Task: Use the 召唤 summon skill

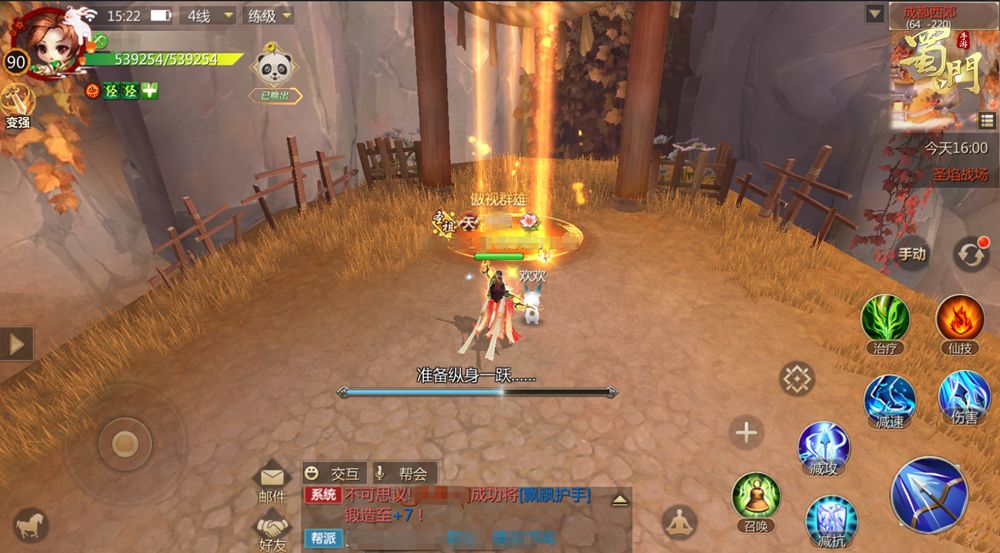Action: 756,498
